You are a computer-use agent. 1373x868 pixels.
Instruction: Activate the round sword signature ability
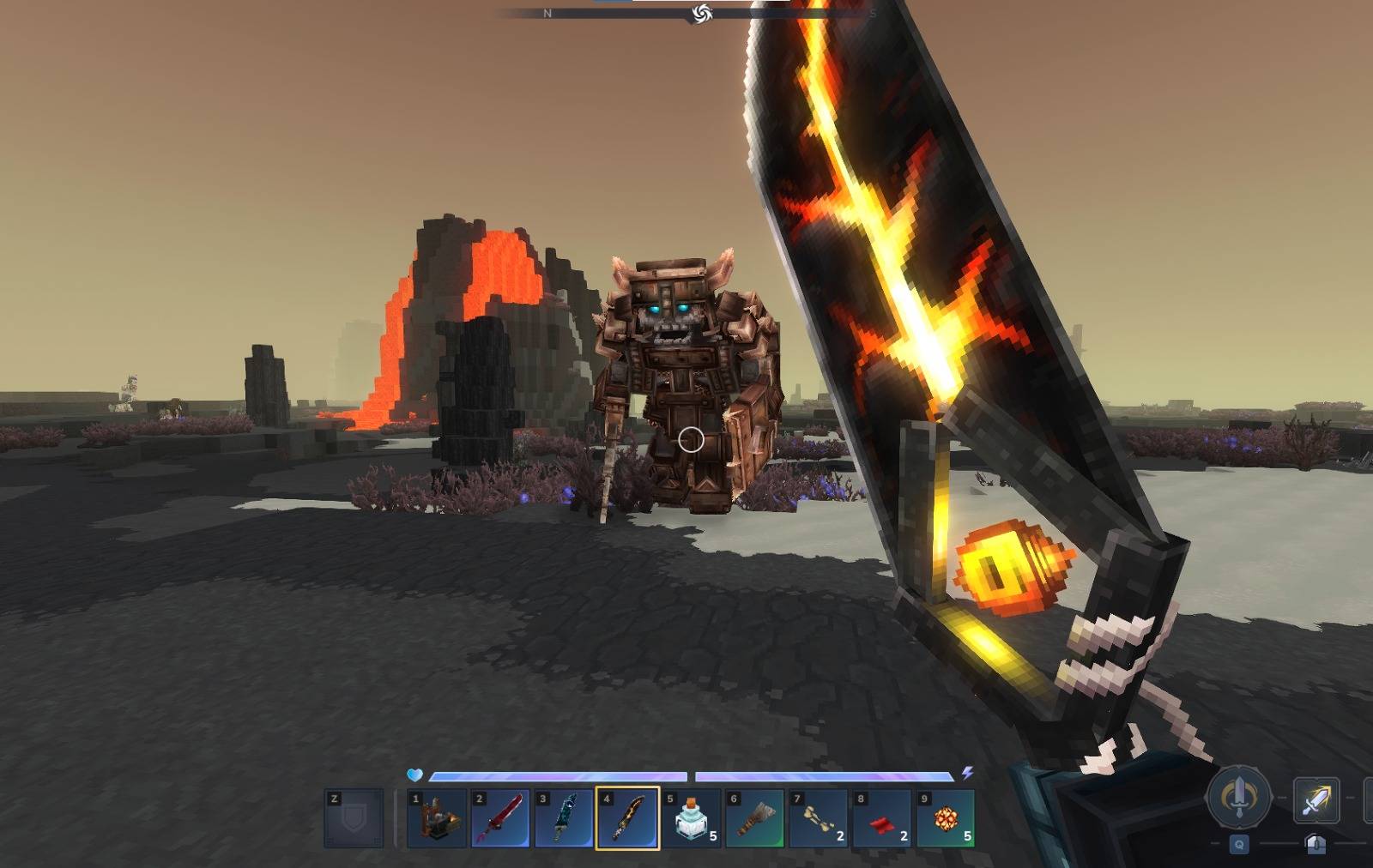click(1238, 797)
